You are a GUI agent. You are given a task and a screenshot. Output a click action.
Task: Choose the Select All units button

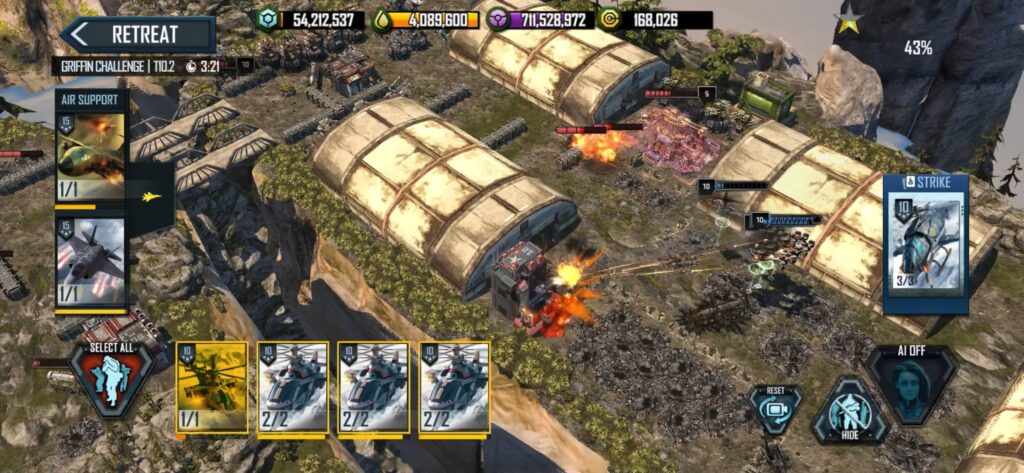[x=111, y=379]
